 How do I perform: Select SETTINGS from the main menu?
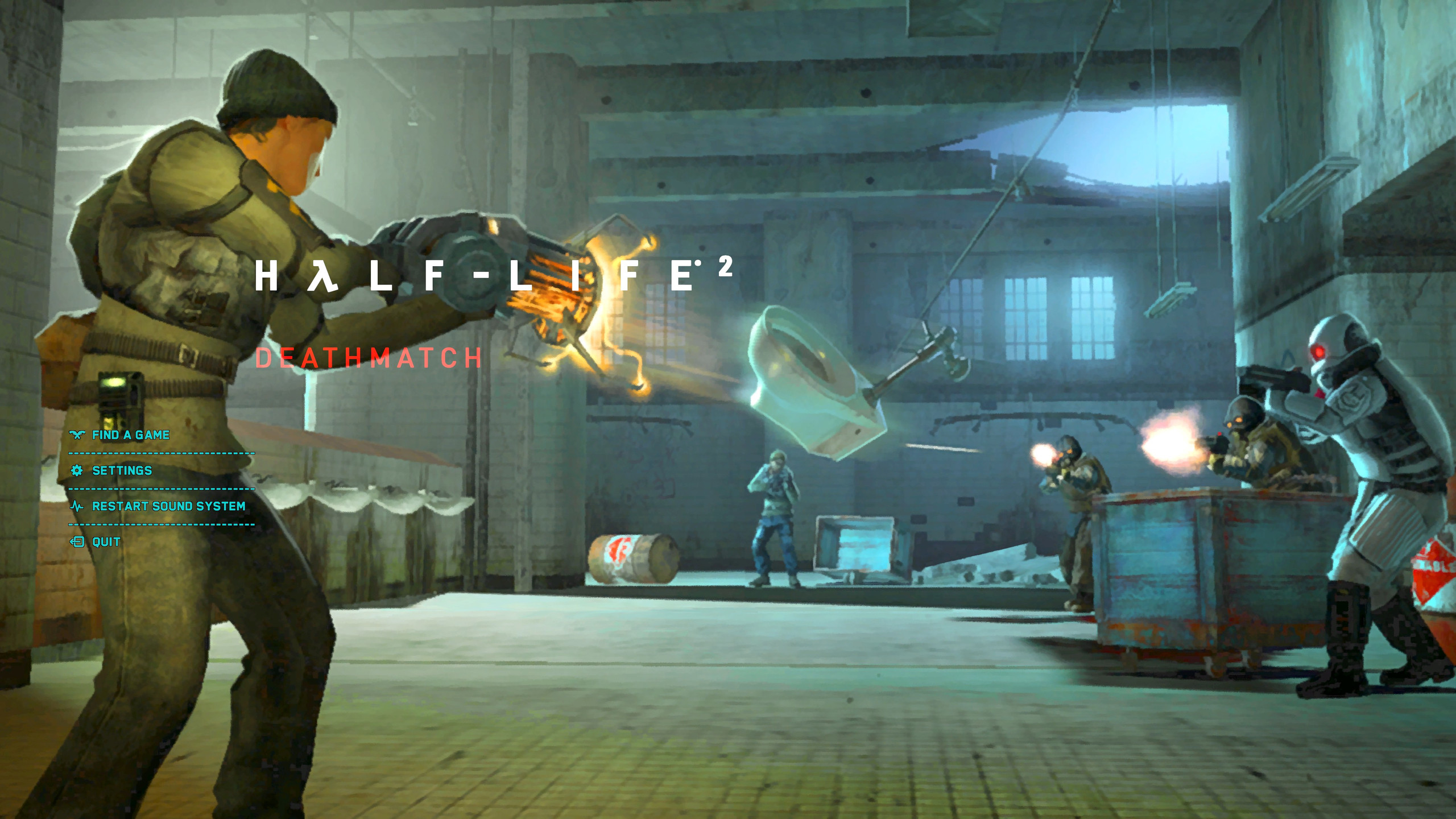tap(121, 470)
